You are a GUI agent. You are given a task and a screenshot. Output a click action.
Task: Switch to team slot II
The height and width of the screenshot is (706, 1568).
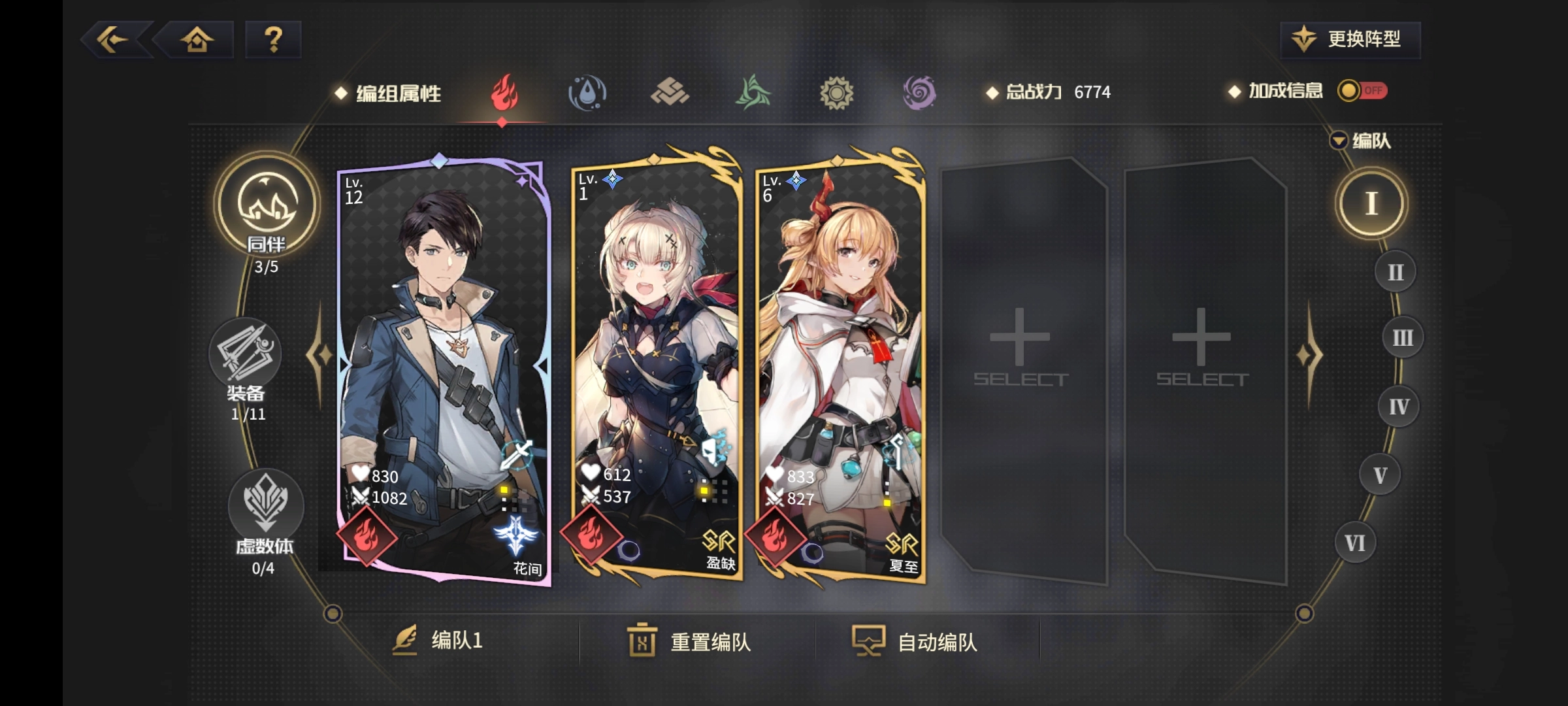pyautogui.click(x=1395, y=272)
